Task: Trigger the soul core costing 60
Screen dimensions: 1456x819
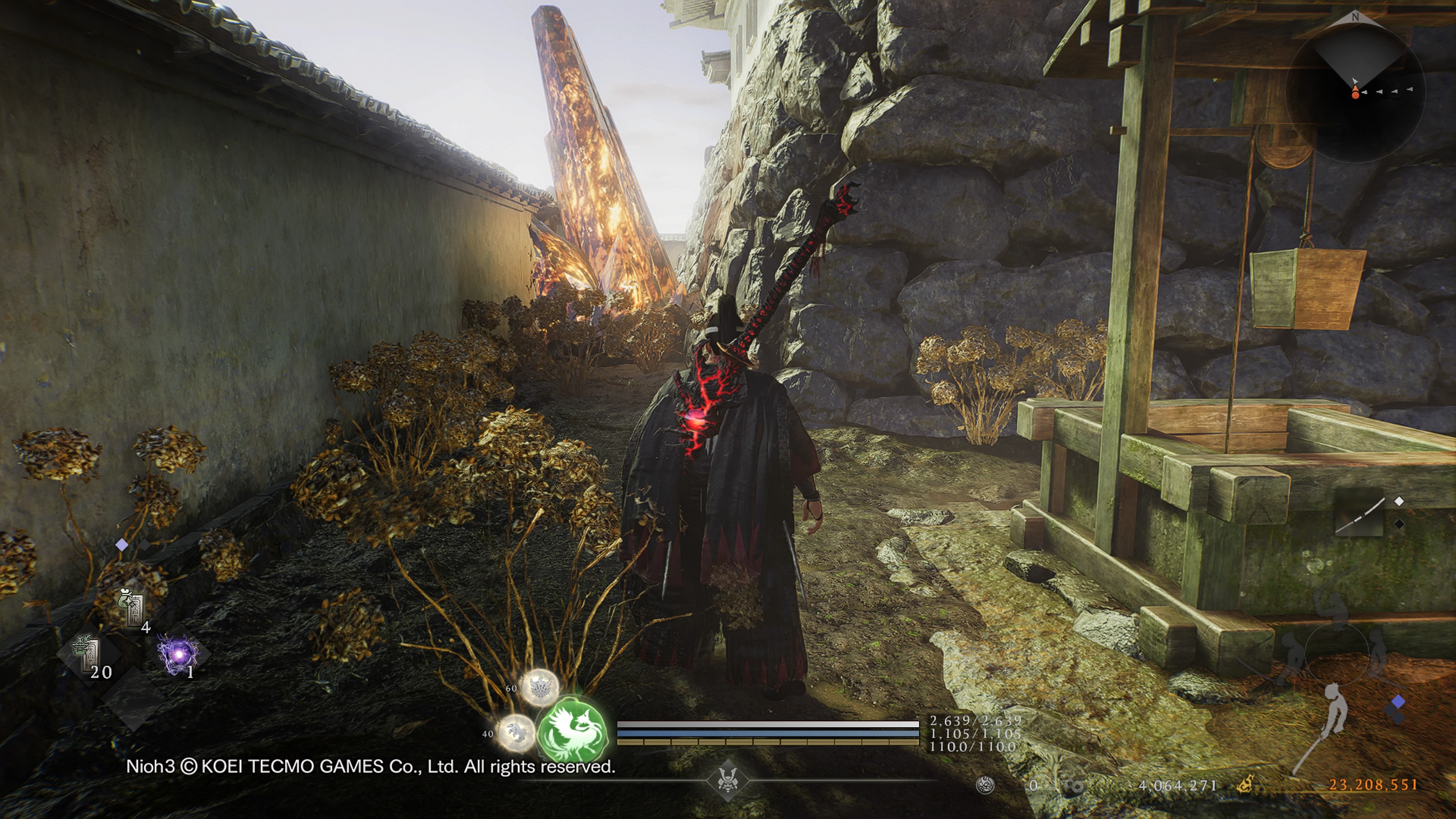Action: 539,687
